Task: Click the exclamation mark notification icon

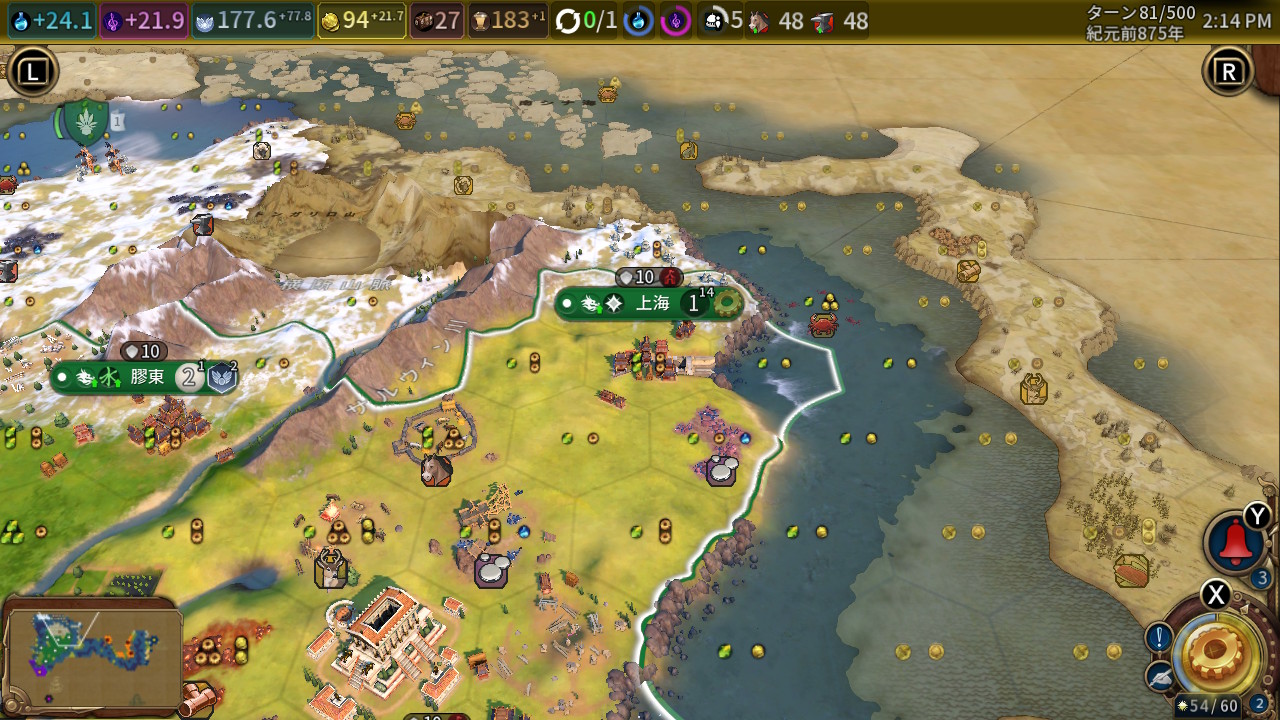Action: [x=1159, y=637]
